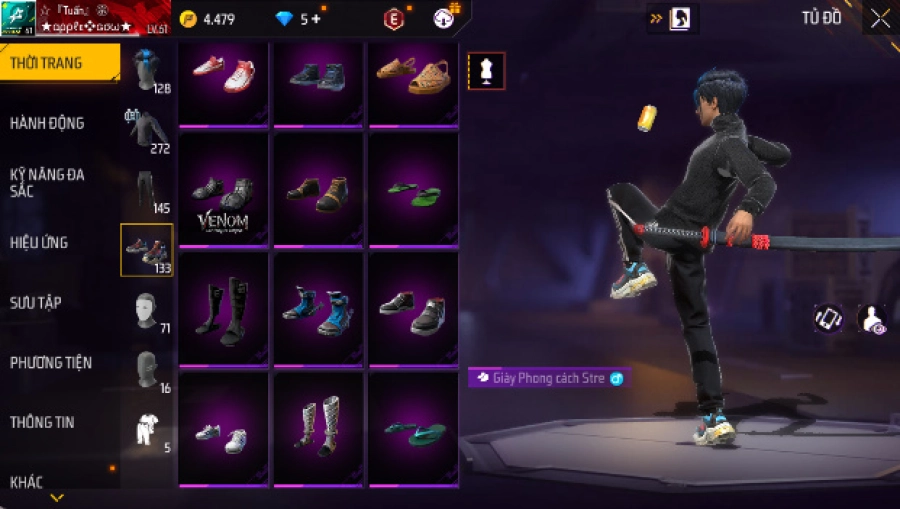900x509 pixels.
Task: Toggle the character visibility eye icon
Action: pos(871,319)
